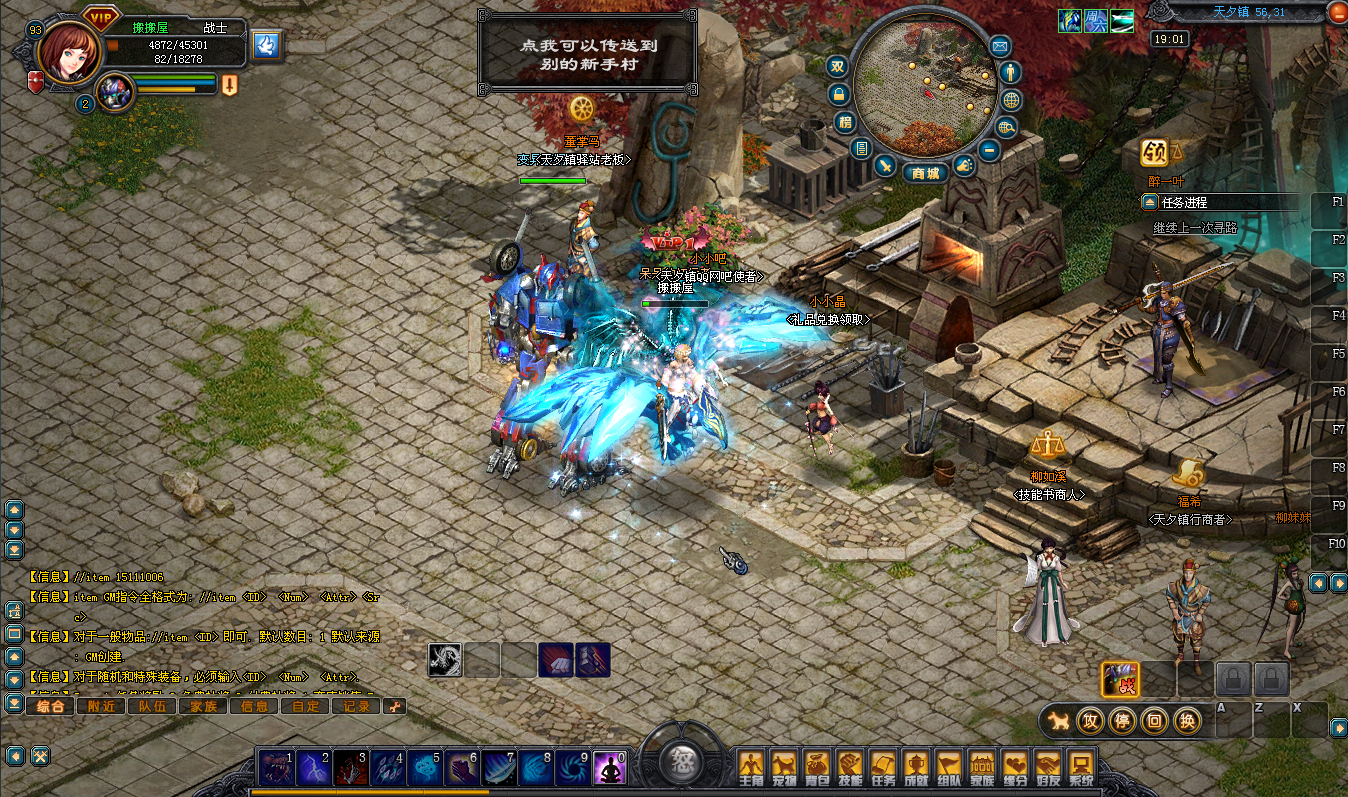The image size is (1348, 797).
Task: Open the 背包 (bag) menu
Action: coord(816,767)
